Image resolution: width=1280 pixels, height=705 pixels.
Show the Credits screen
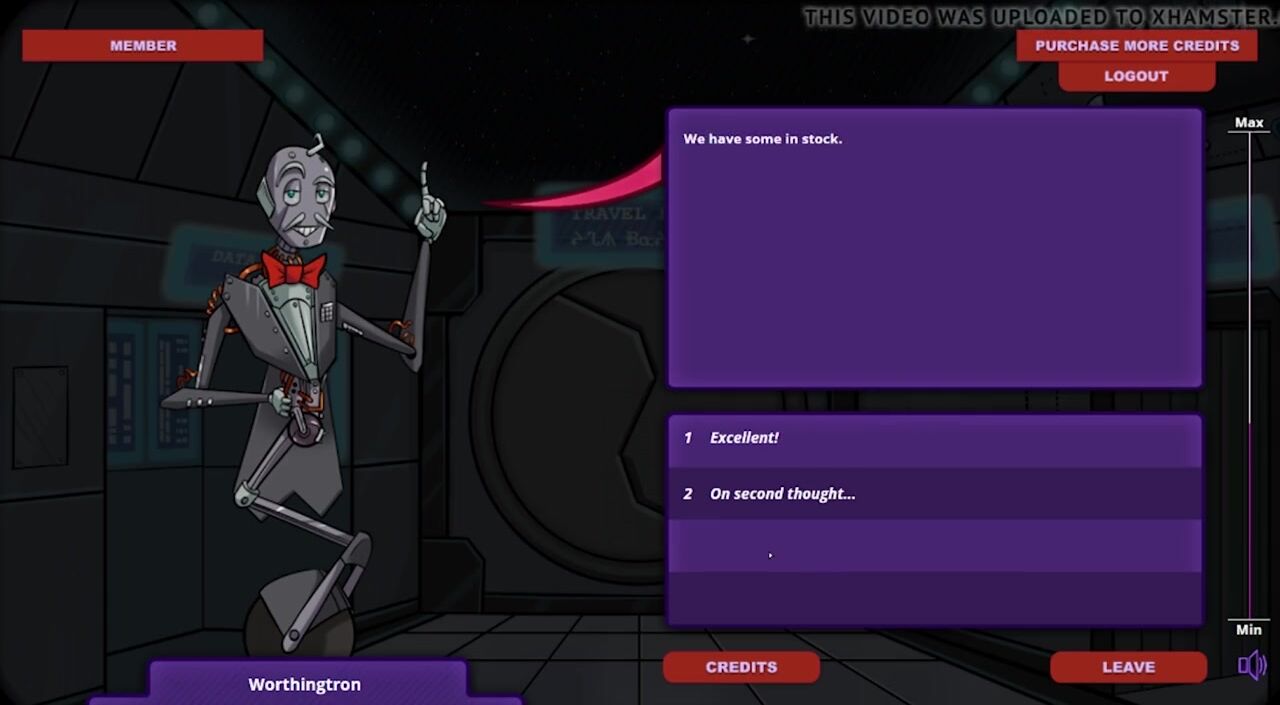tap(741, 667)
